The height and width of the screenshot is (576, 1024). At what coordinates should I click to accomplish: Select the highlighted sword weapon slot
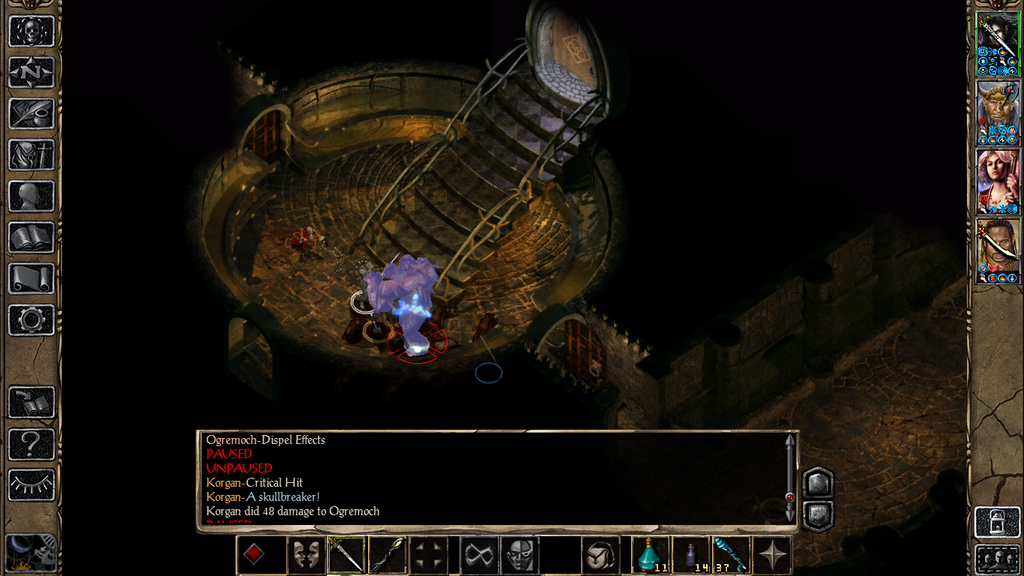(x=347, y=555)
